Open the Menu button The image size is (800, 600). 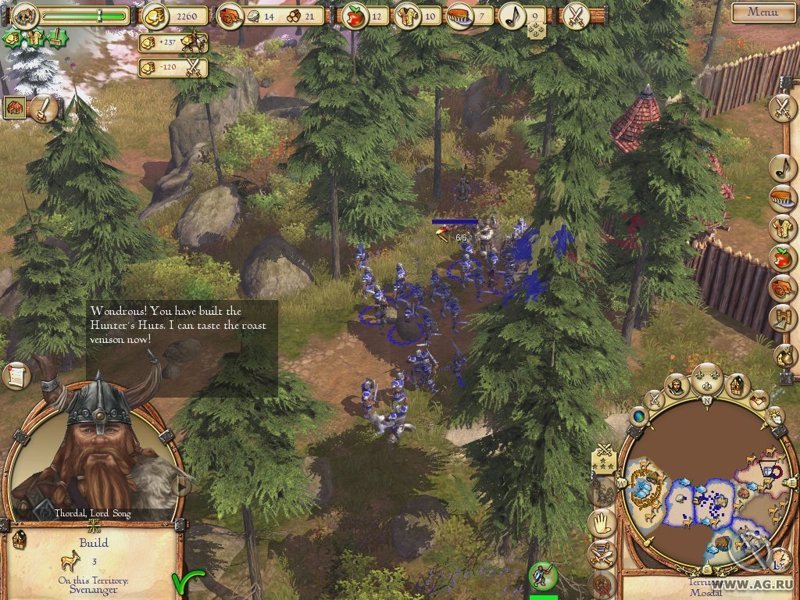(762, 13)
